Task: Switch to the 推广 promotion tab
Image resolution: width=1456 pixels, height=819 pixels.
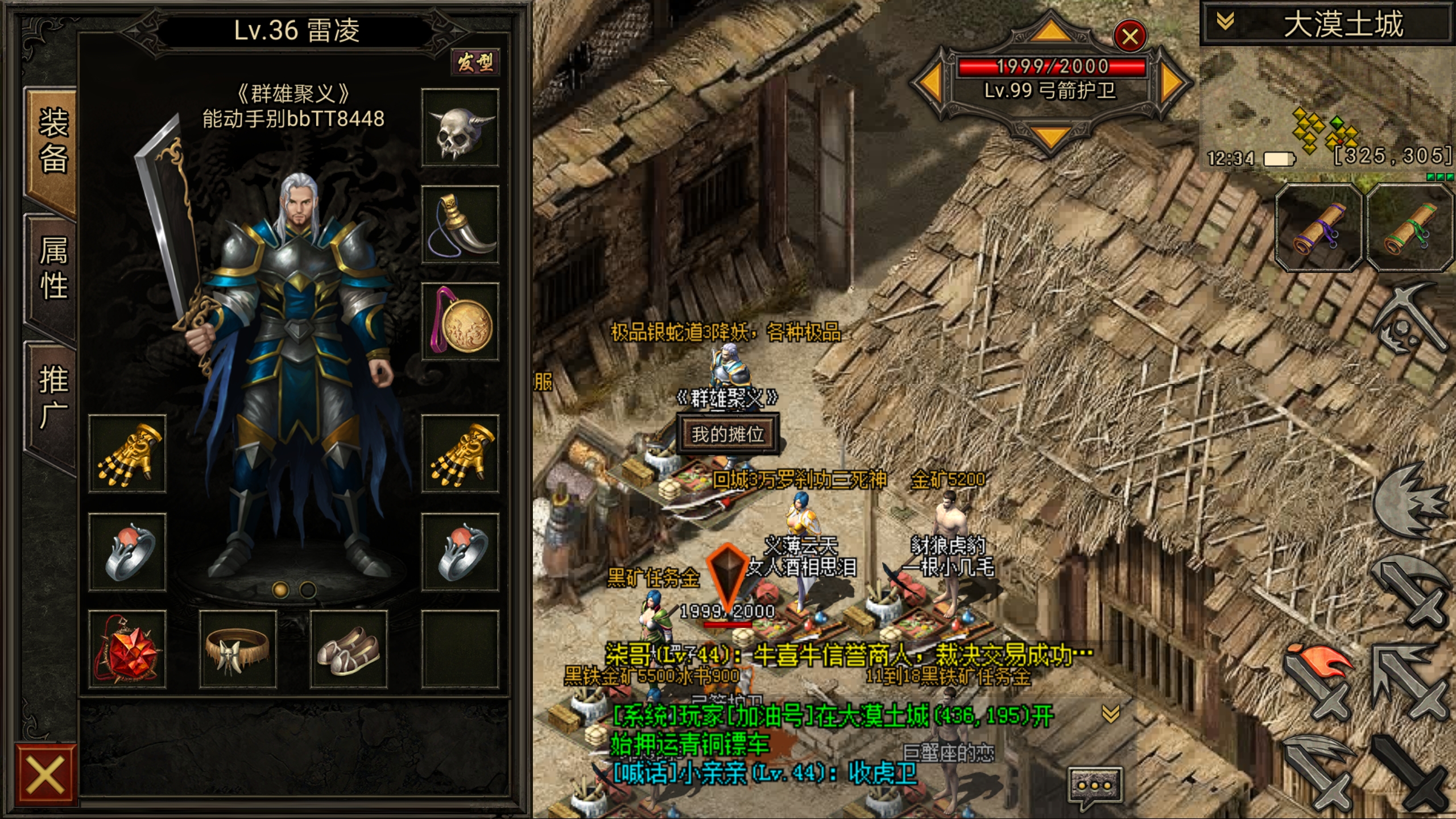Action: (52, 397)
